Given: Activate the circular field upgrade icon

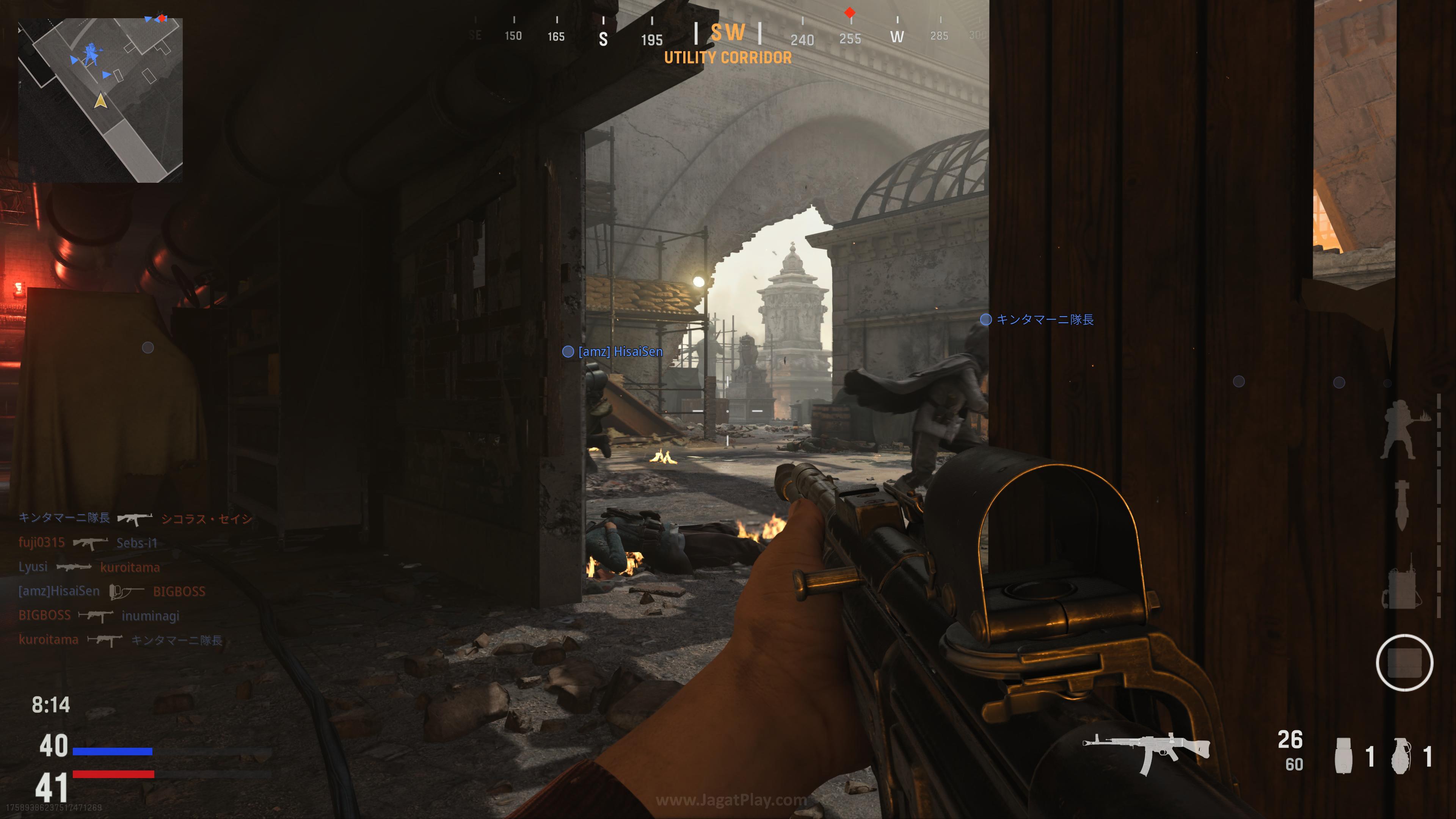Looking at the screenshot, I should pos(1404,662).
